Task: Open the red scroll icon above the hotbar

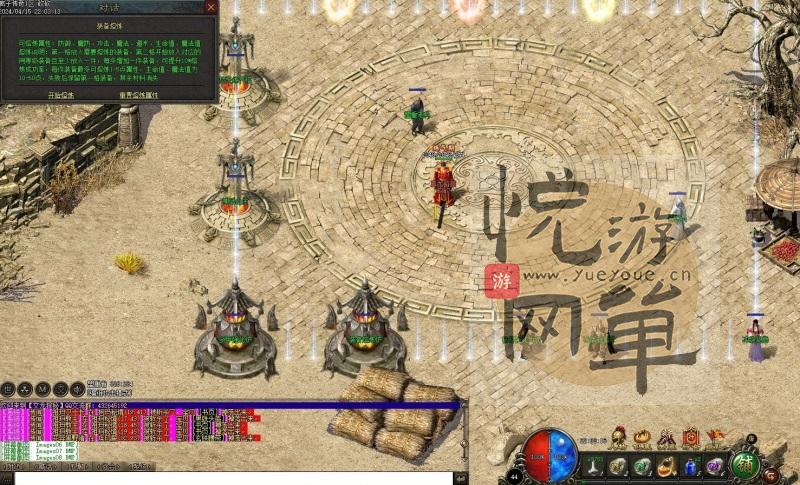Action: click(690, 437)
